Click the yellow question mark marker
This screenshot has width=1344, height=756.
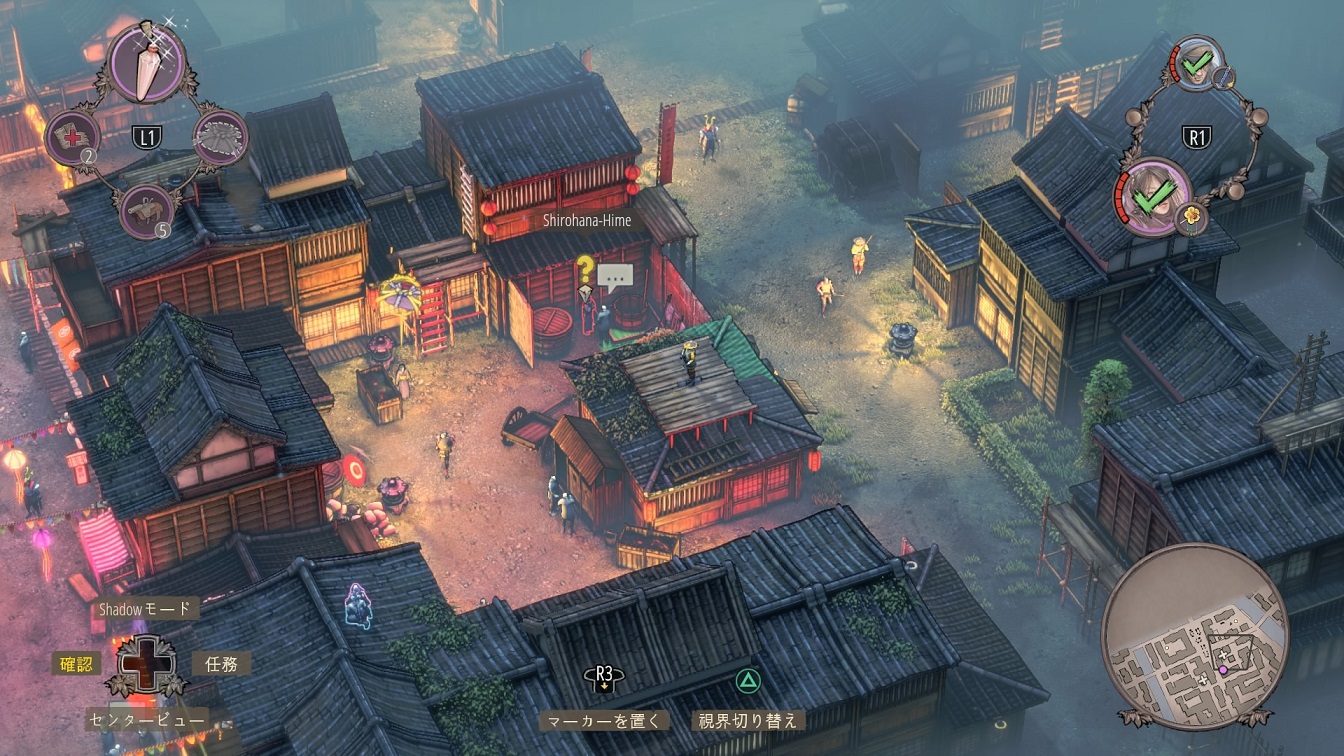[585, 268]
